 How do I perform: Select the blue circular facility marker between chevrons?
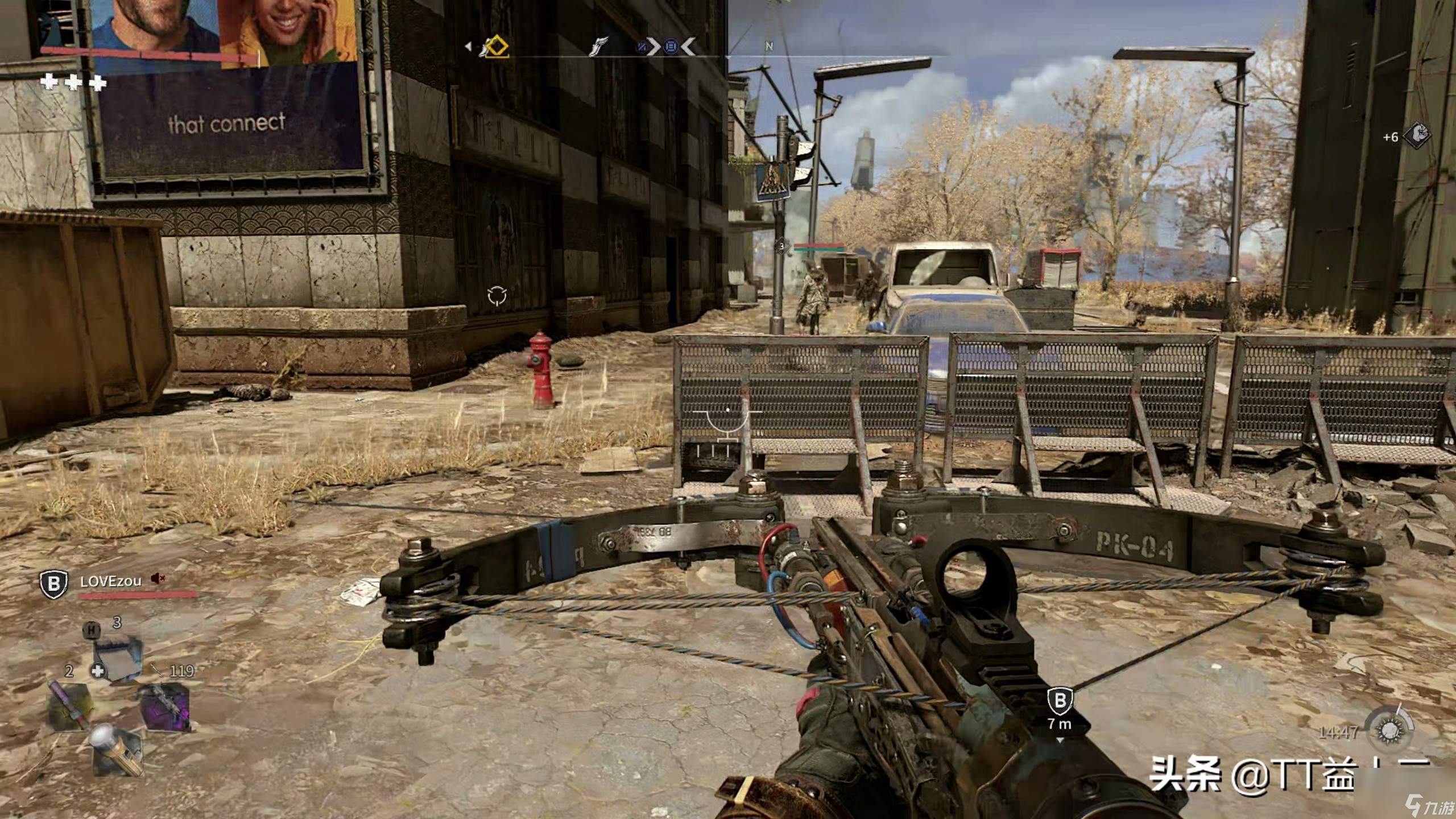(671, 47)
